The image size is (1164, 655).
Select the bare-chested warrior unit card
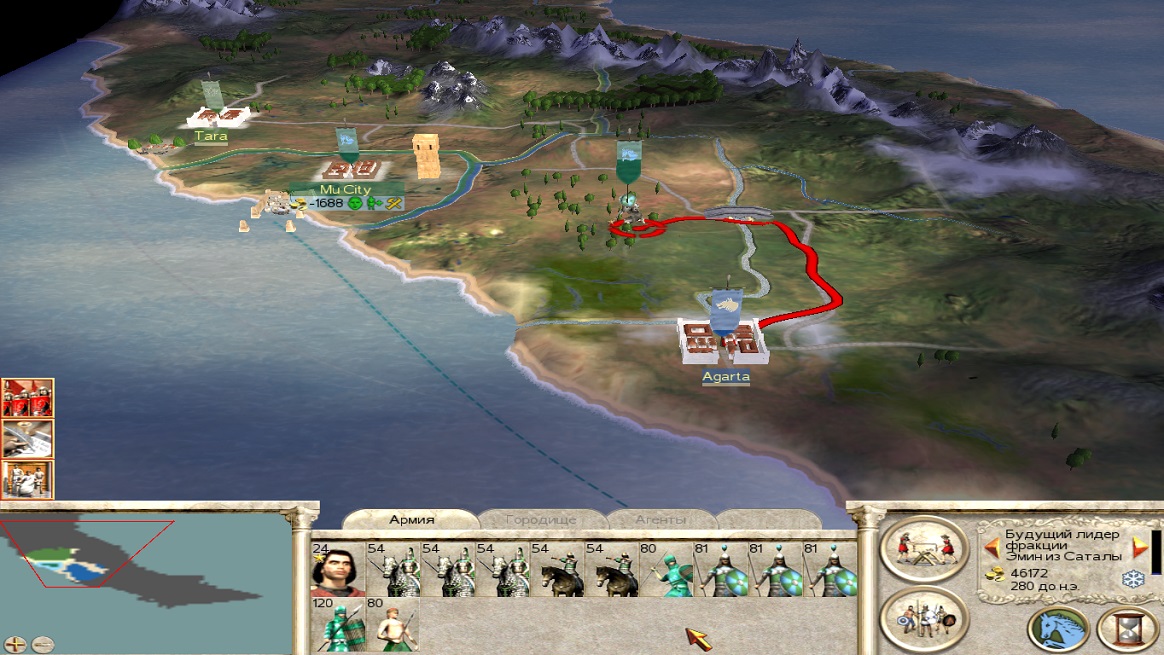[391, 625]
